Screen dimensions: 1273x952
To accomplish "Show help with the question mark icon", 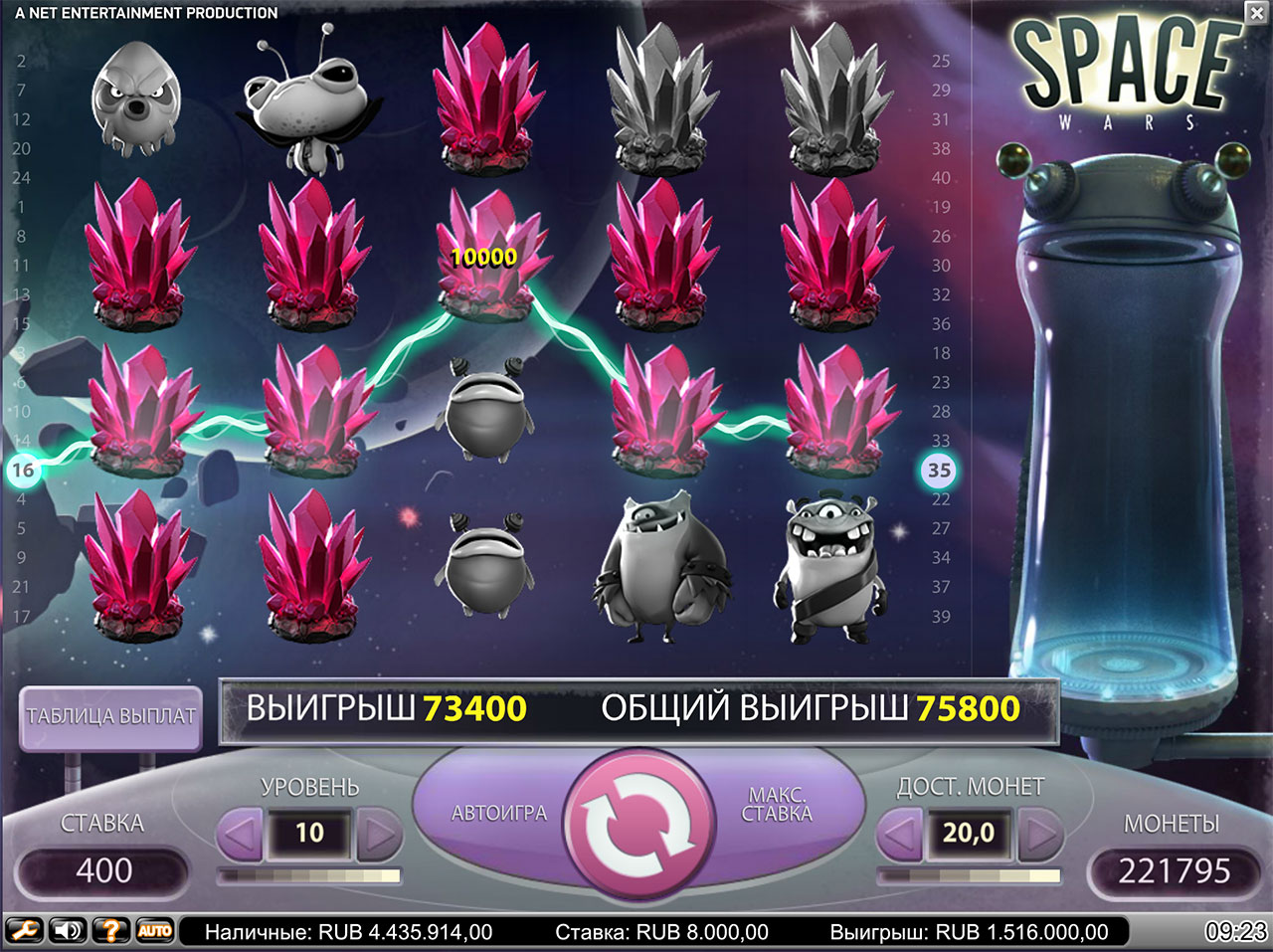I will [x=111, y=931].
